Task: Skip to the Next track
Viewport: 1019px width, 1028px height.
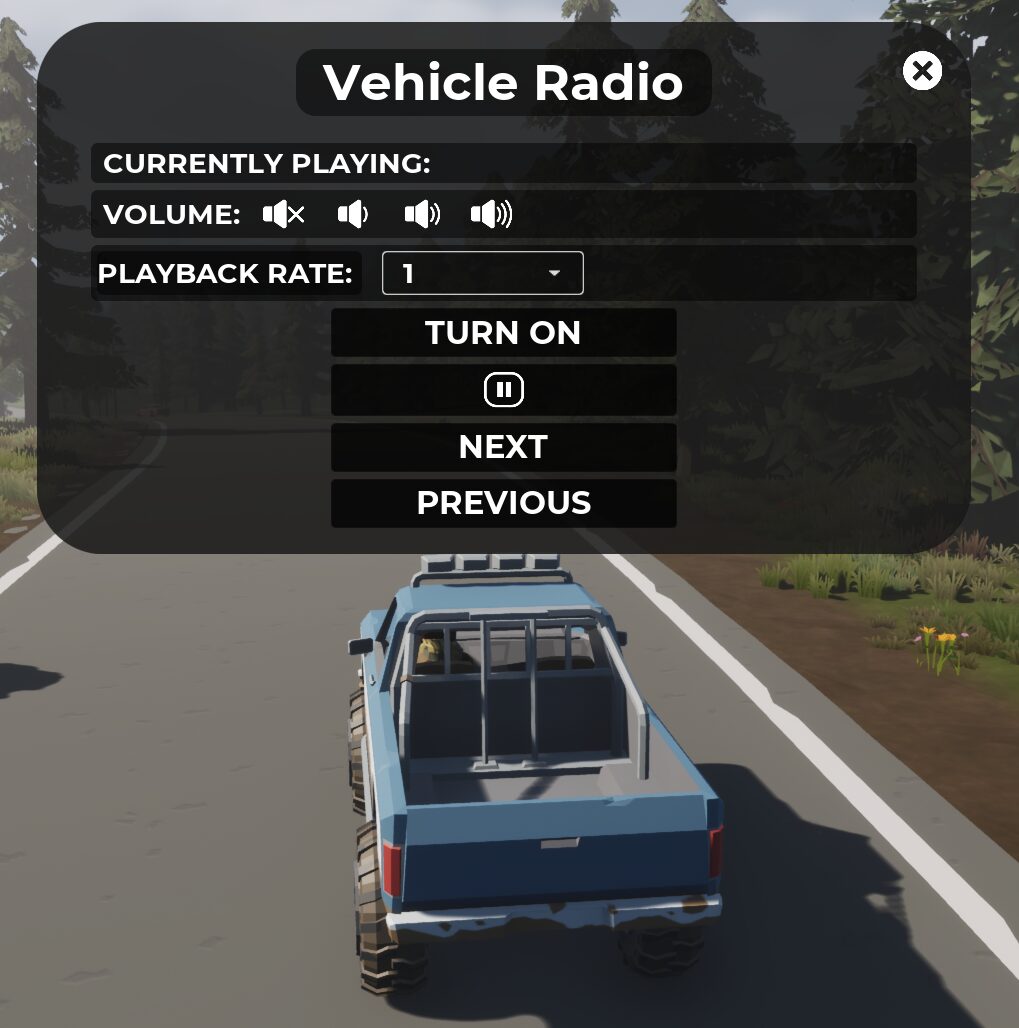Action: [503, 447]
